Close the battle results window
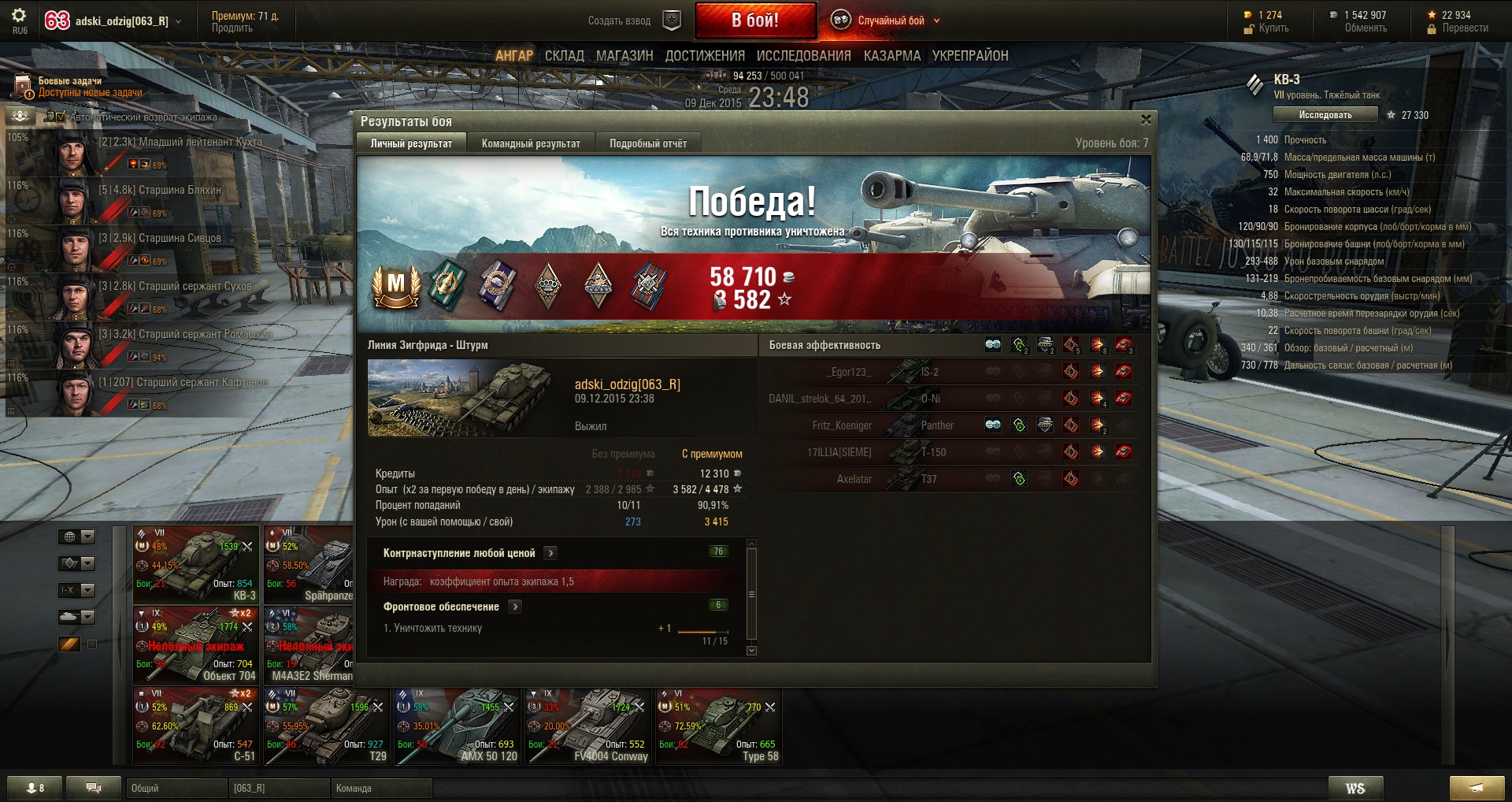The width and height of the screenshot is (1512, 802). tap(1146, 120)
